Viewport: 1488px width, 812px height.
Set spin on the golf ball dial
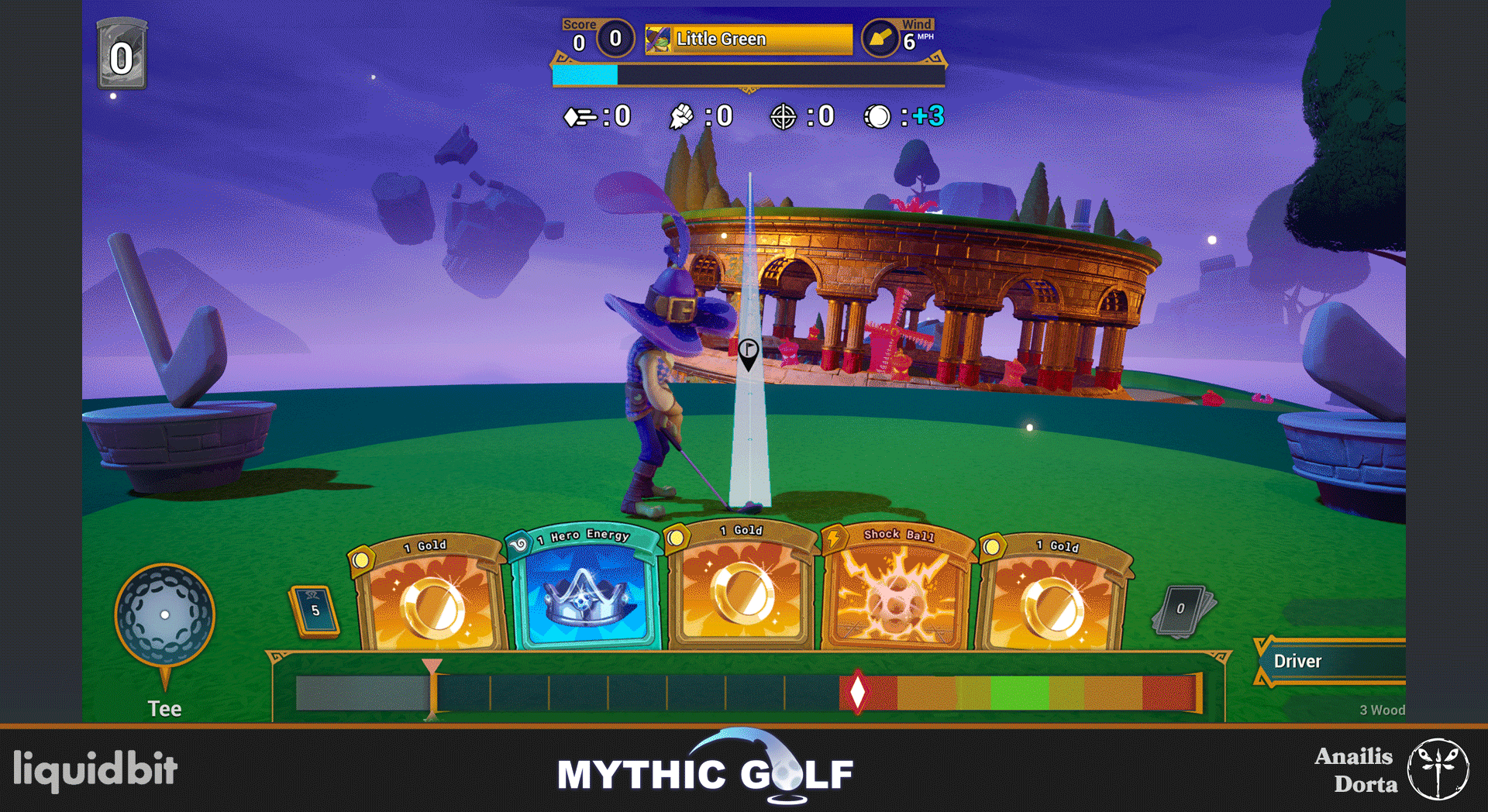point(164,614)
